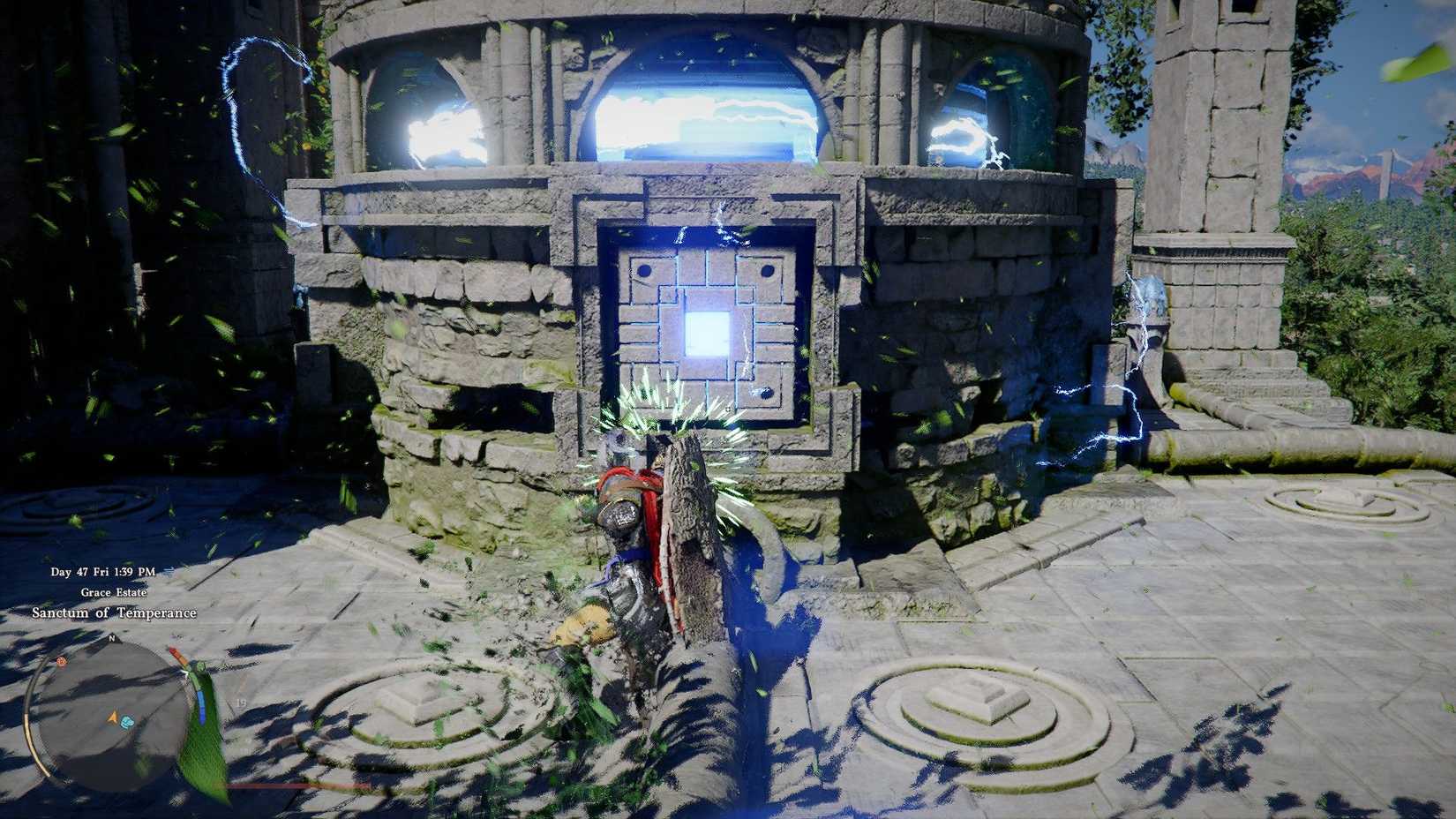This screenshot has height=819, width=1456.
Task: Expand the level 19 indicator near the minimap
Action: coord(240,703)
